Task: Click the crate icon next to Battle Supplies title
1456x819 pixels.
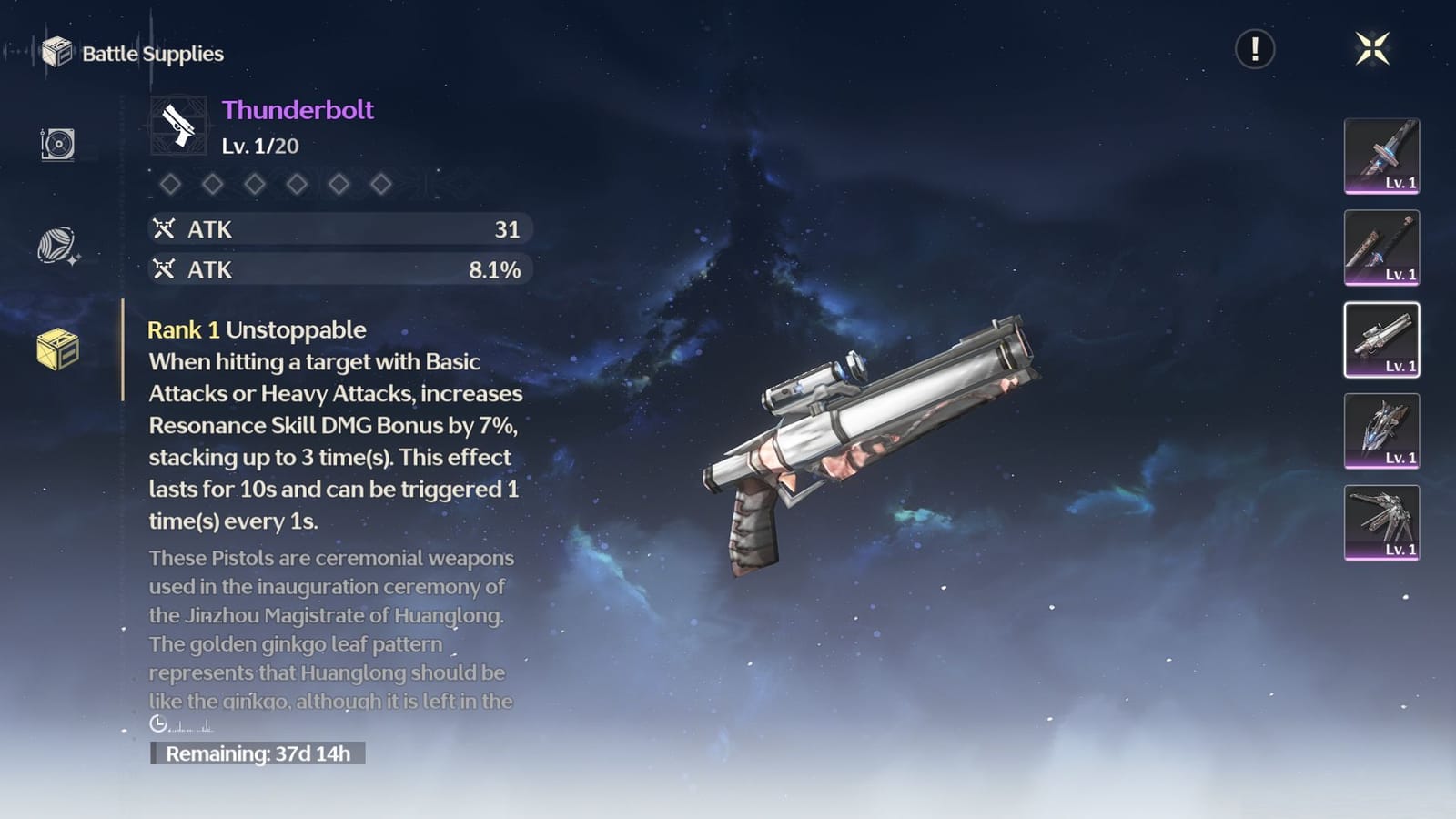Action: coord(58,53)
